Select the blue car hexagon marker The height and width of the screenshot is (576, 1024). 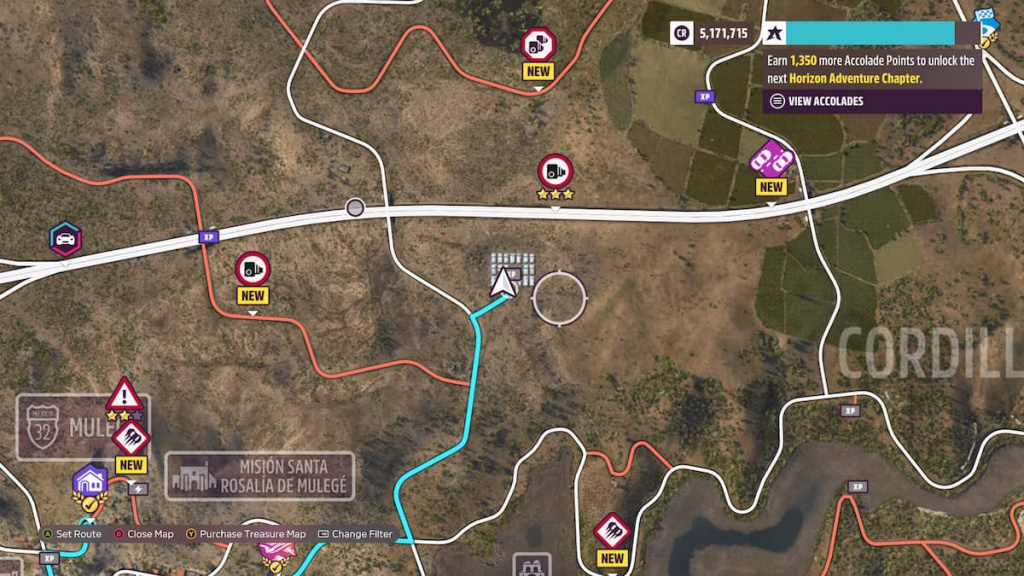pyautogui.click(x=66, y=239)
